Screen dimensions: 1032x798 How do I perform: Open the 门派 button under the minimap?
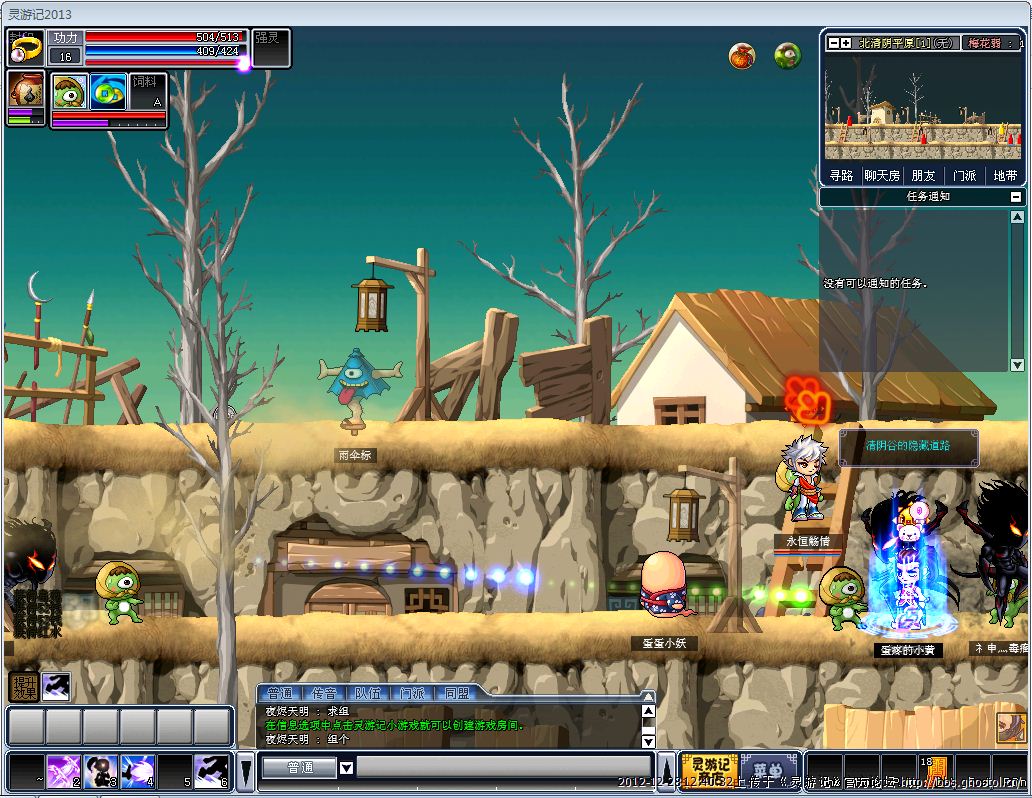(x=964, y=175)
